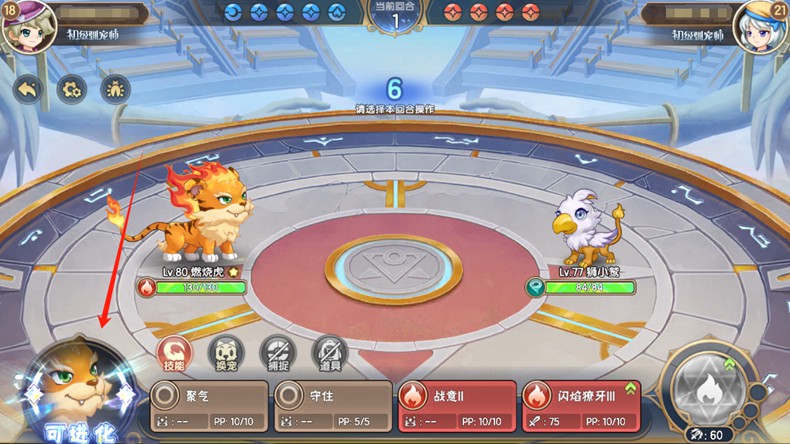Click the bug report icon
This screenshot has height=444, width=790.
point(116,90)
